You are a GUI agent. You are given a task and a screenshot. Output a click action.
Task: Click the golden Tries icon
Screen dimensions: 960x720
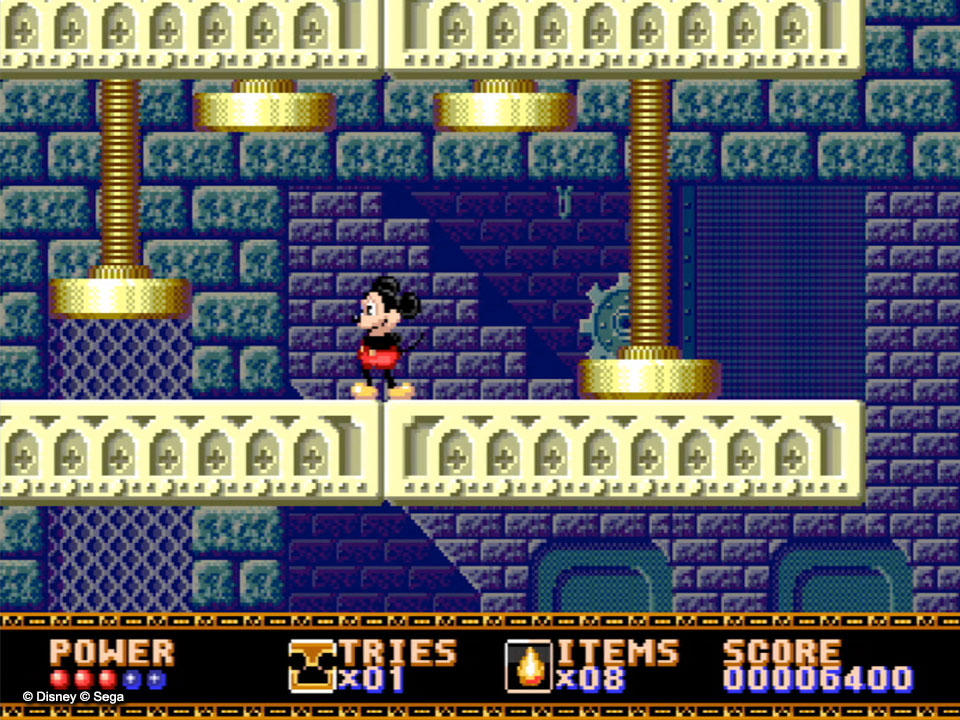click(x=312, y=666)
